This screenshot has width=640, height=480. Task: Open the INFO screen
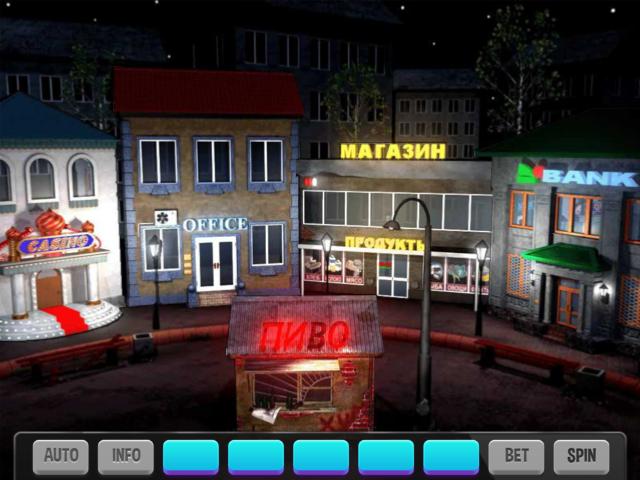[x=126, y=456]
